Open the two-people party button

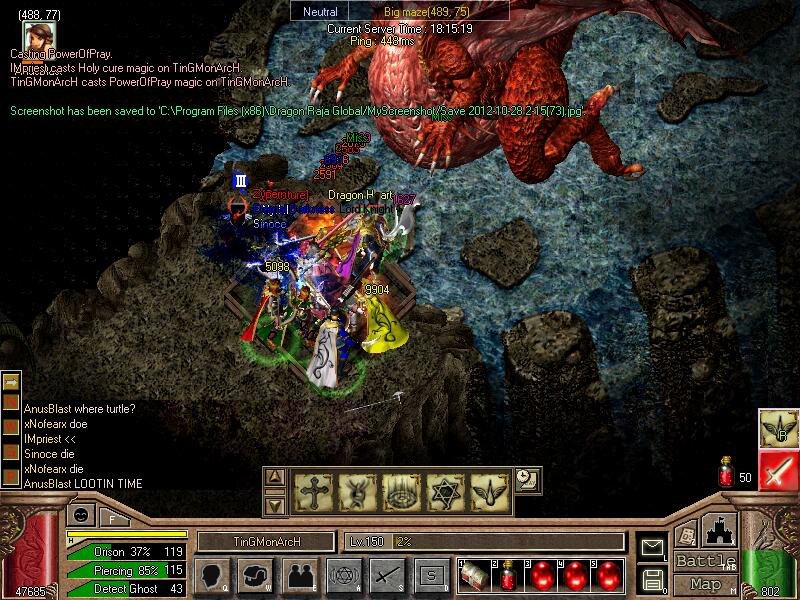(298, 575)
